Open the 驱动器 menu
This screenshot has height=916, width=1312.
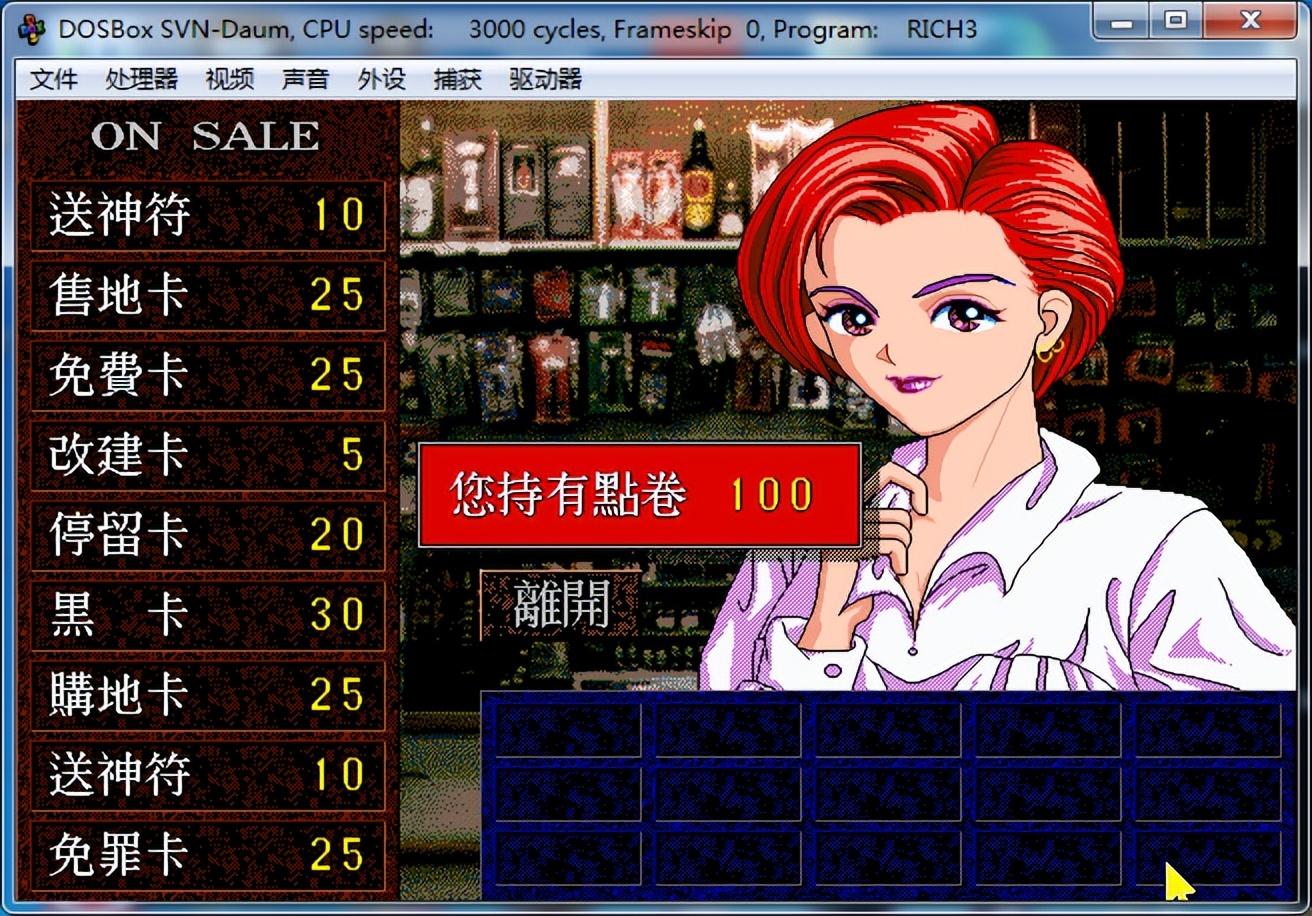pyautogui.click(x=545, y=79)
